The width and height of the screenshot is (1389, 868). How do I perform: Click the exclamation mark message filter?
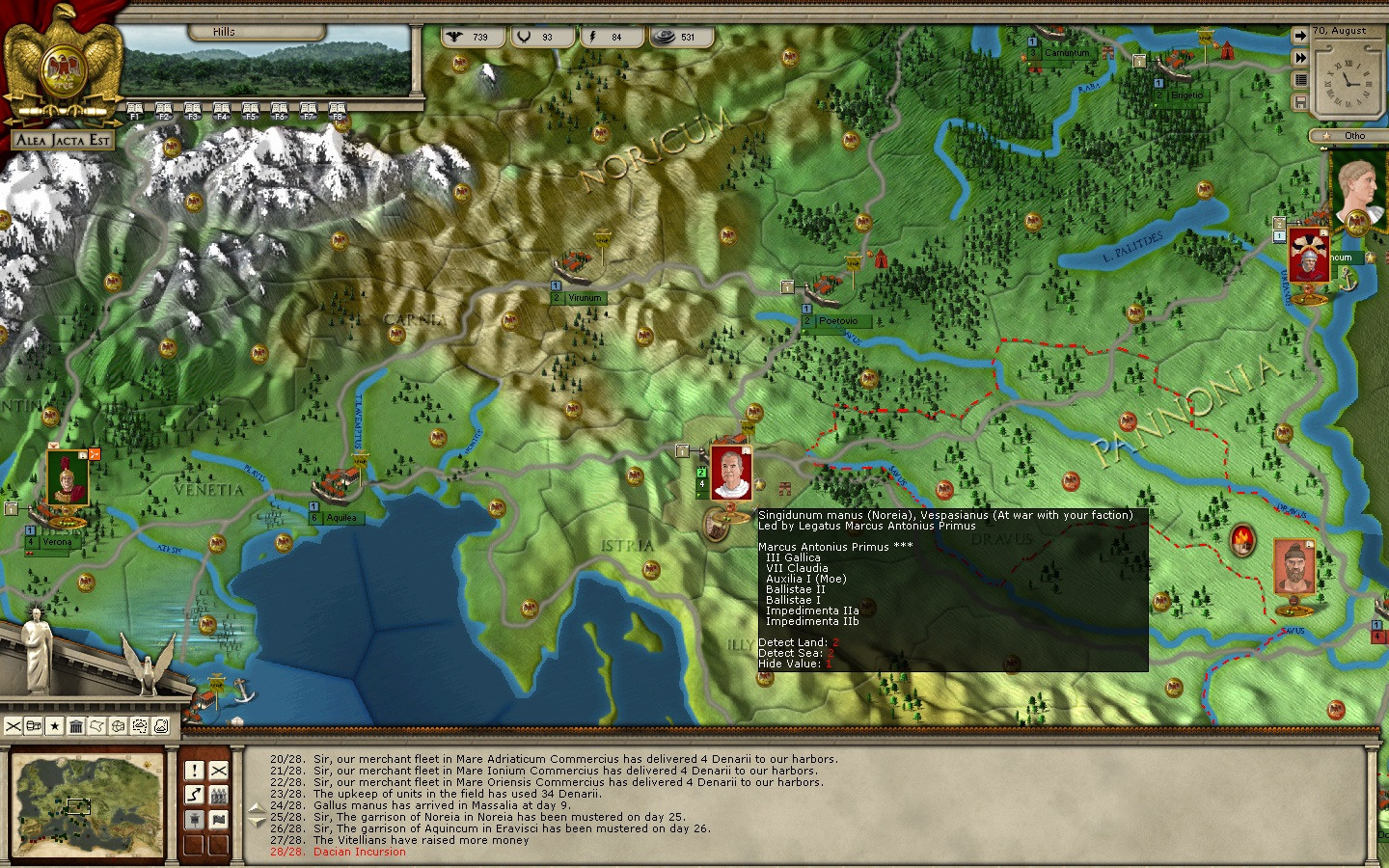[x=194, y=771]
